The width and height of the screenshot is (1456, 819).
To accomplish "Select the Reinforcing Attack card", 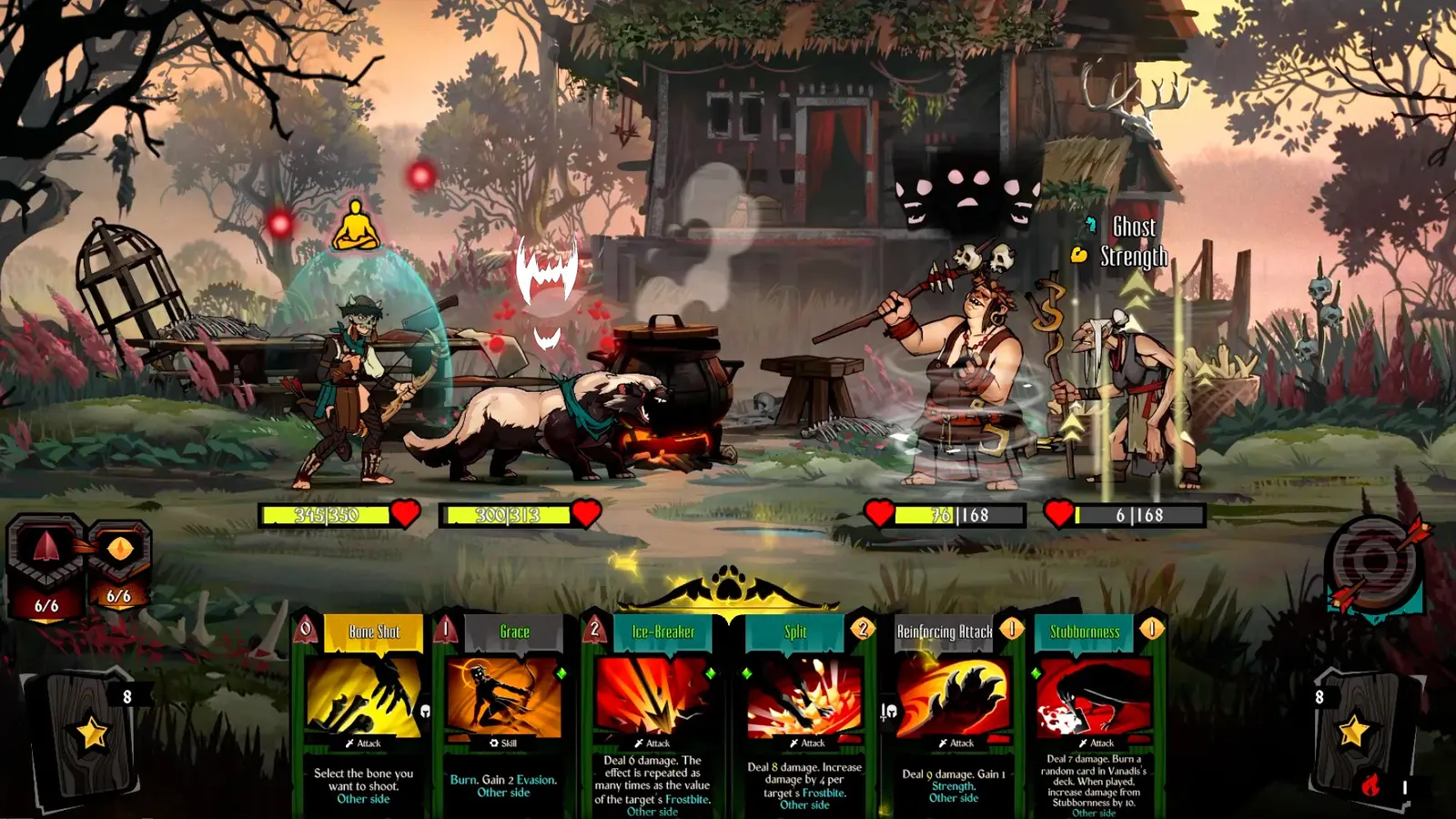I will click(953, 714).
